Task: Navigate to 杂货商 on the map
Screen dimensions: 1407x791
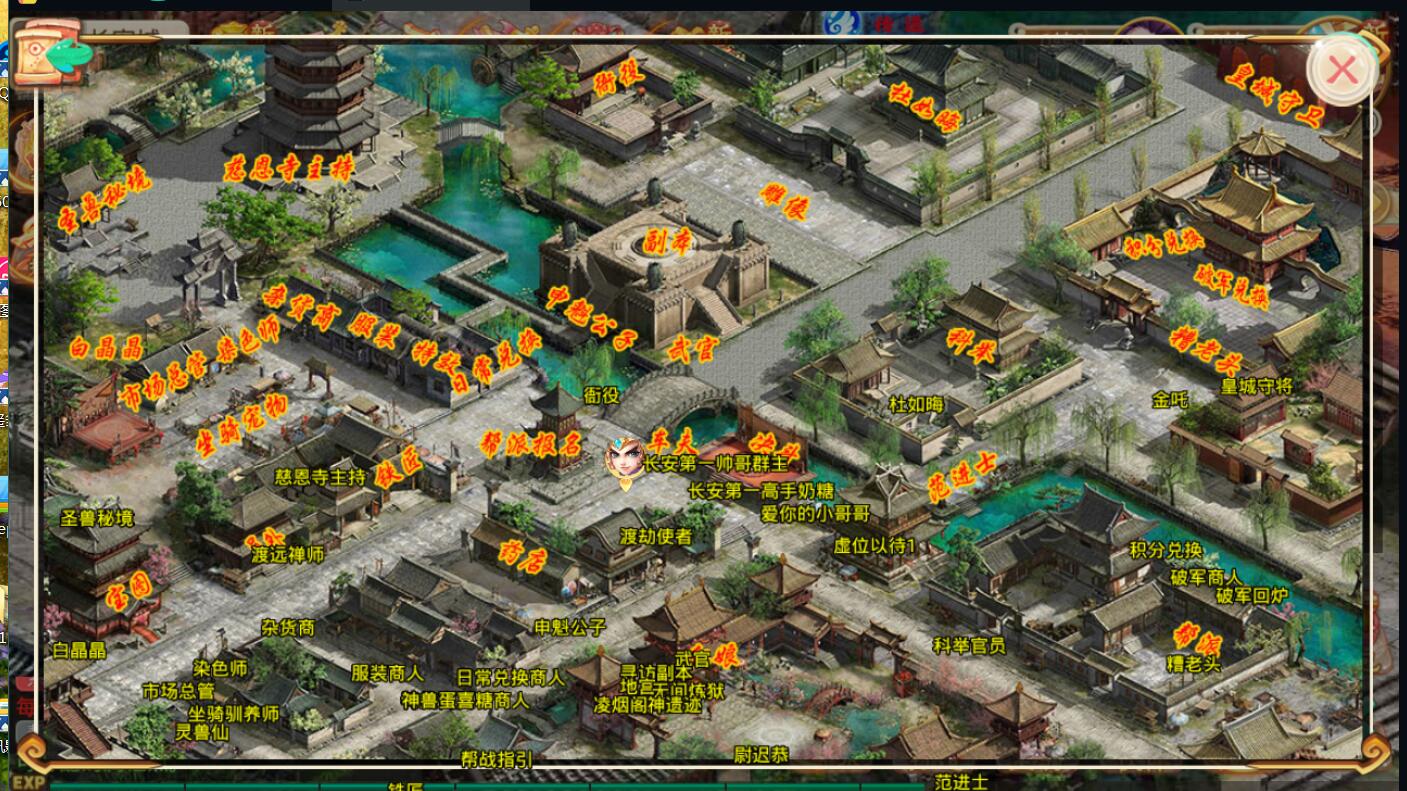Action: click(288, 628)
